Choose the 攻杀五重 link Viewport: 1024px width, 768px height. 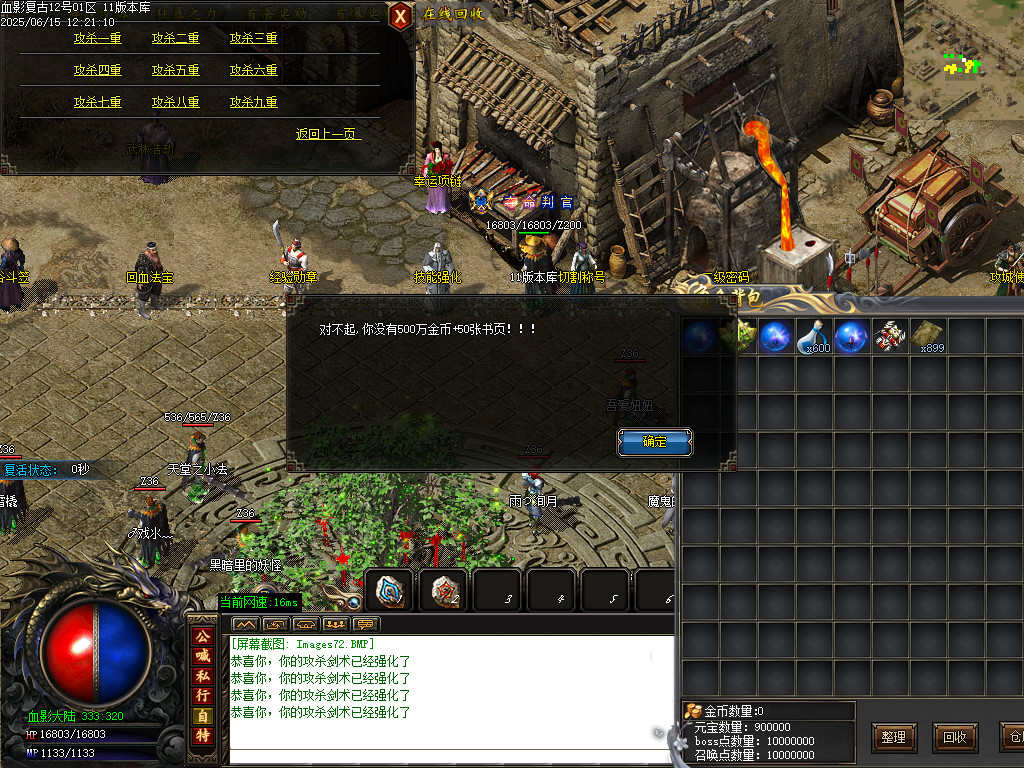pos(175,71)
